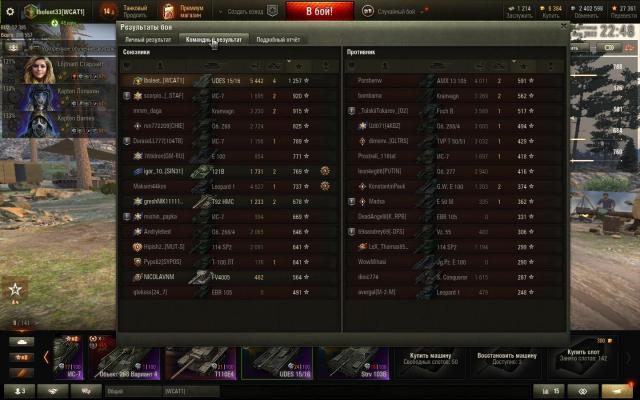This screenshot has height=400, width=640.
Task: Select the Командный результат tab
Action: click(213, 39)
